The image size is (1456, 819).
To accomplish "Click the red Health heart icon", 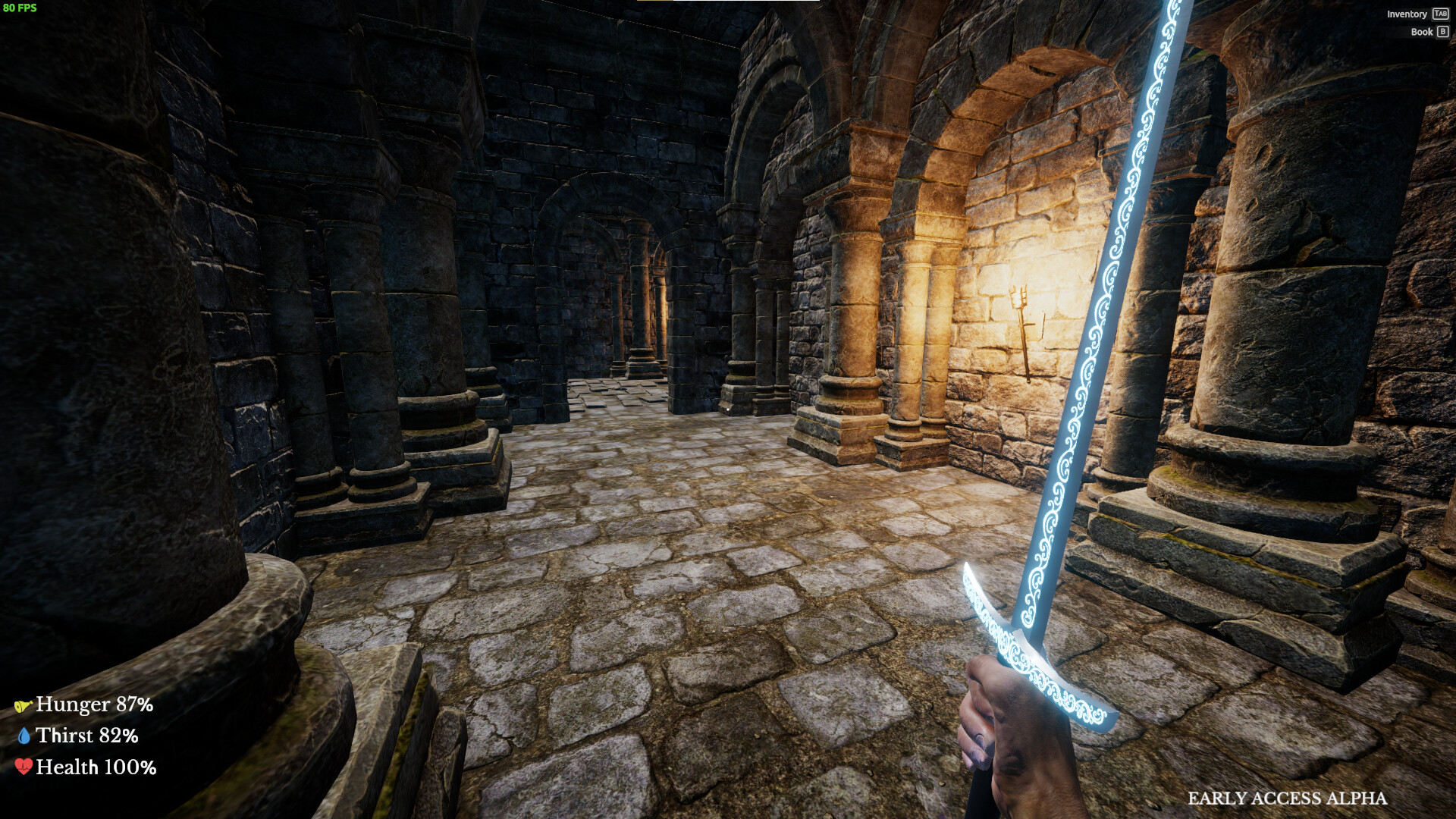I will tap(25, 767).
